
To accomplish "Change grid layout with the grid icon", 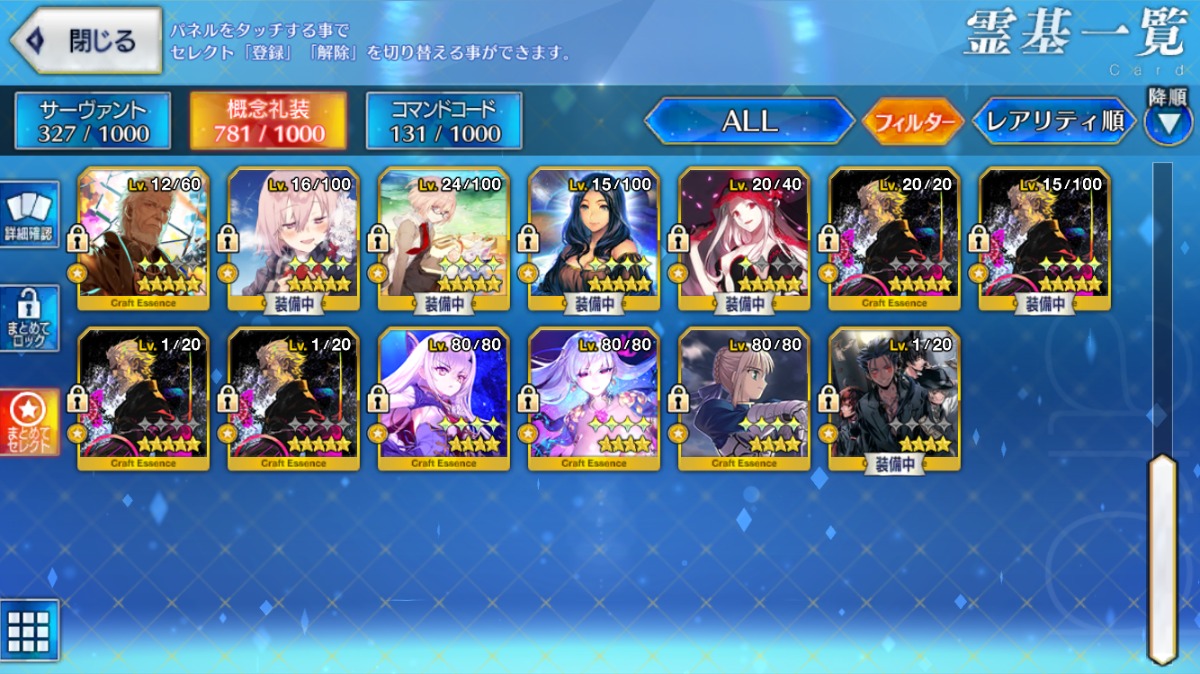I will click(x=28, y=630).
